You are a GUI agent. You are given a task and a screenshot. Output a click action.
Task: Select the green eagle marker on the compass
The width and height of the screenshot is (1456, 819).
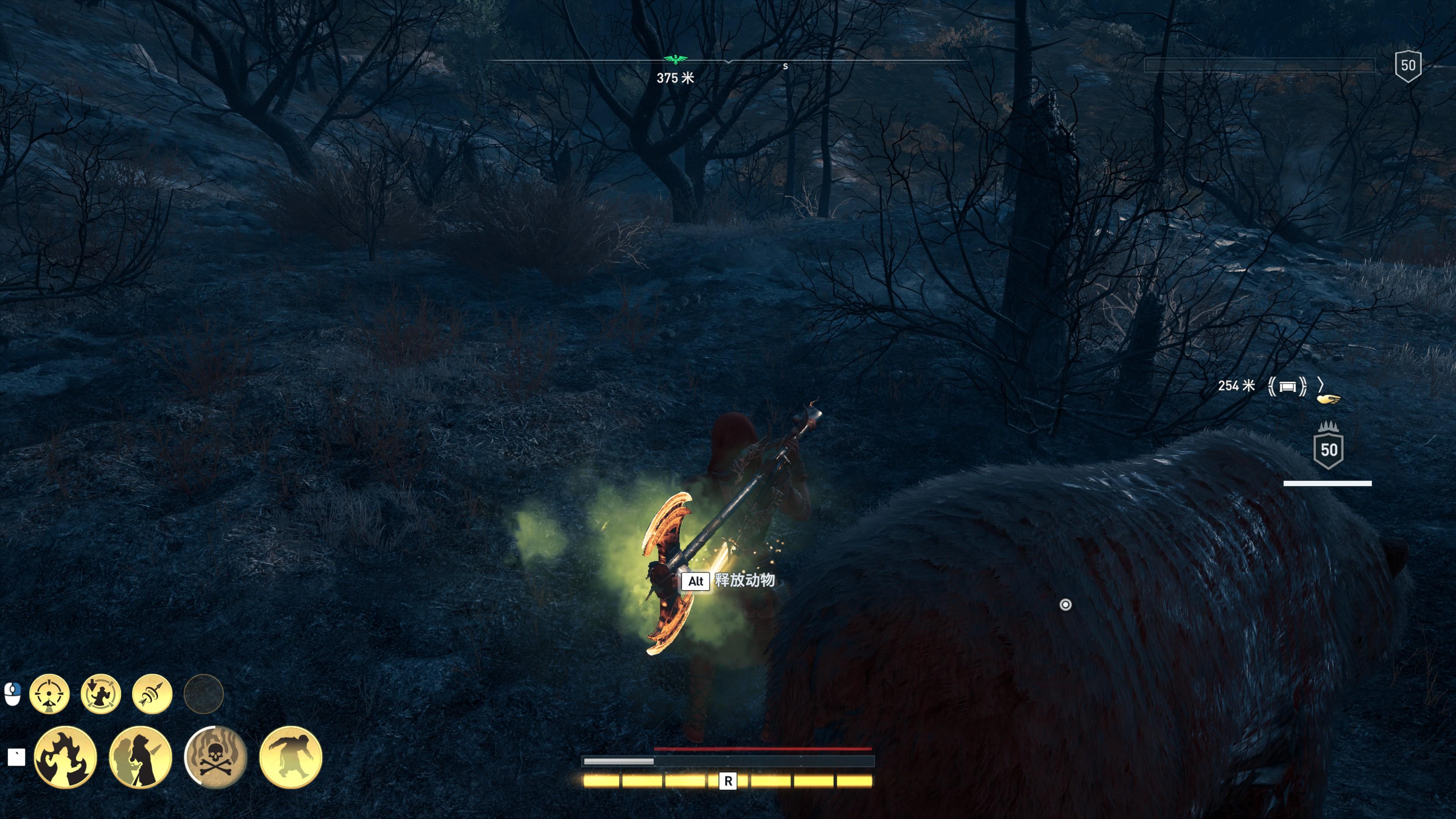pos(675,60)
